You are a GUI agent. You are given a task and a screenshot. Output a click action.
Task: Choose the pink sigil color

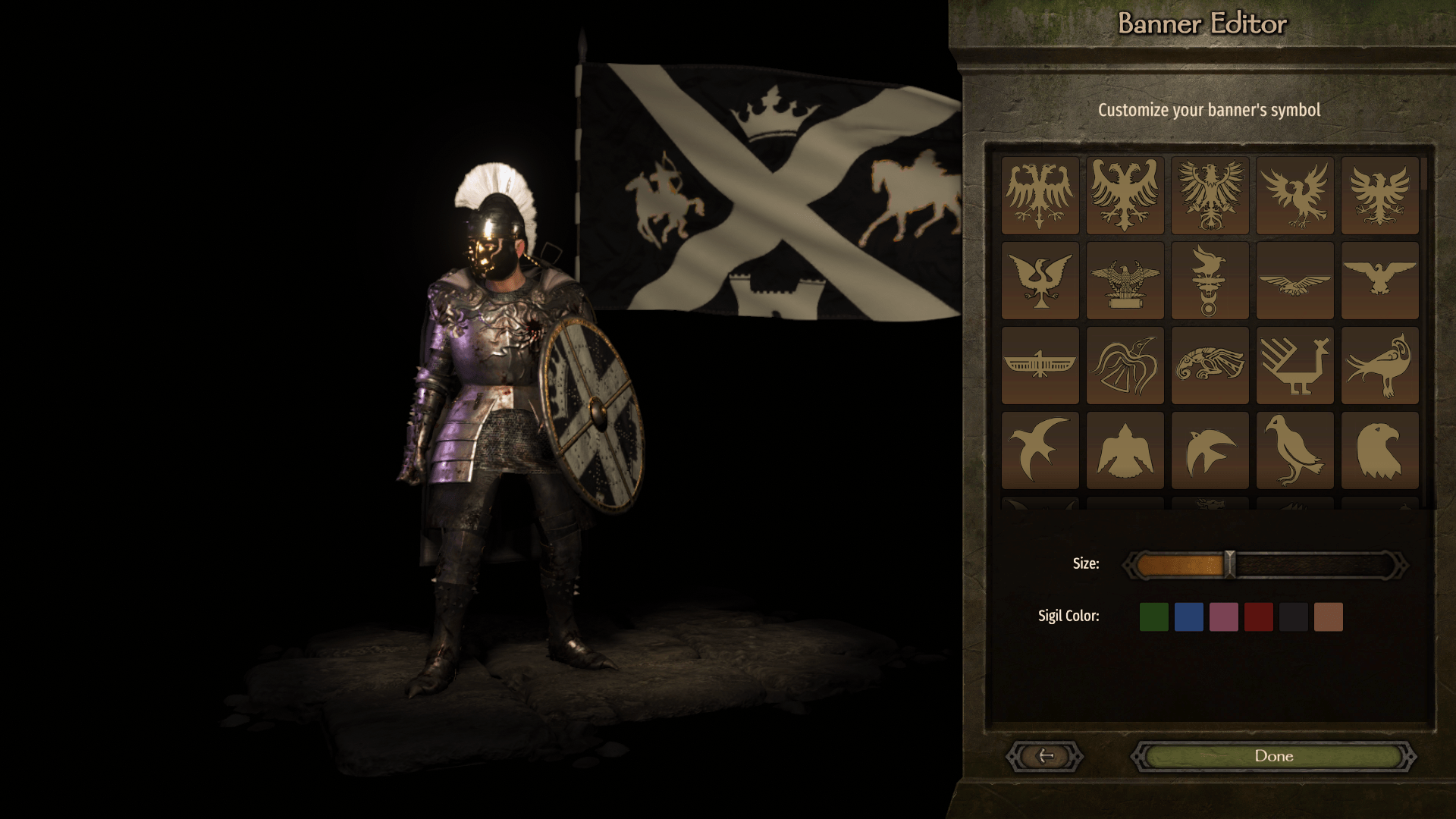(x=1225, y=617)
